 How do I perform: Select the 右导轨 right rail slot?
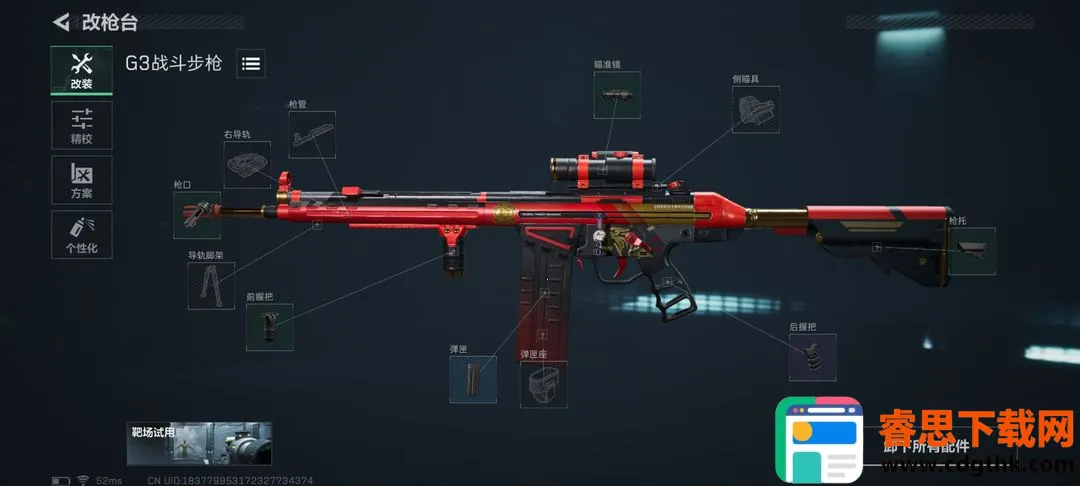click(246, 164)
